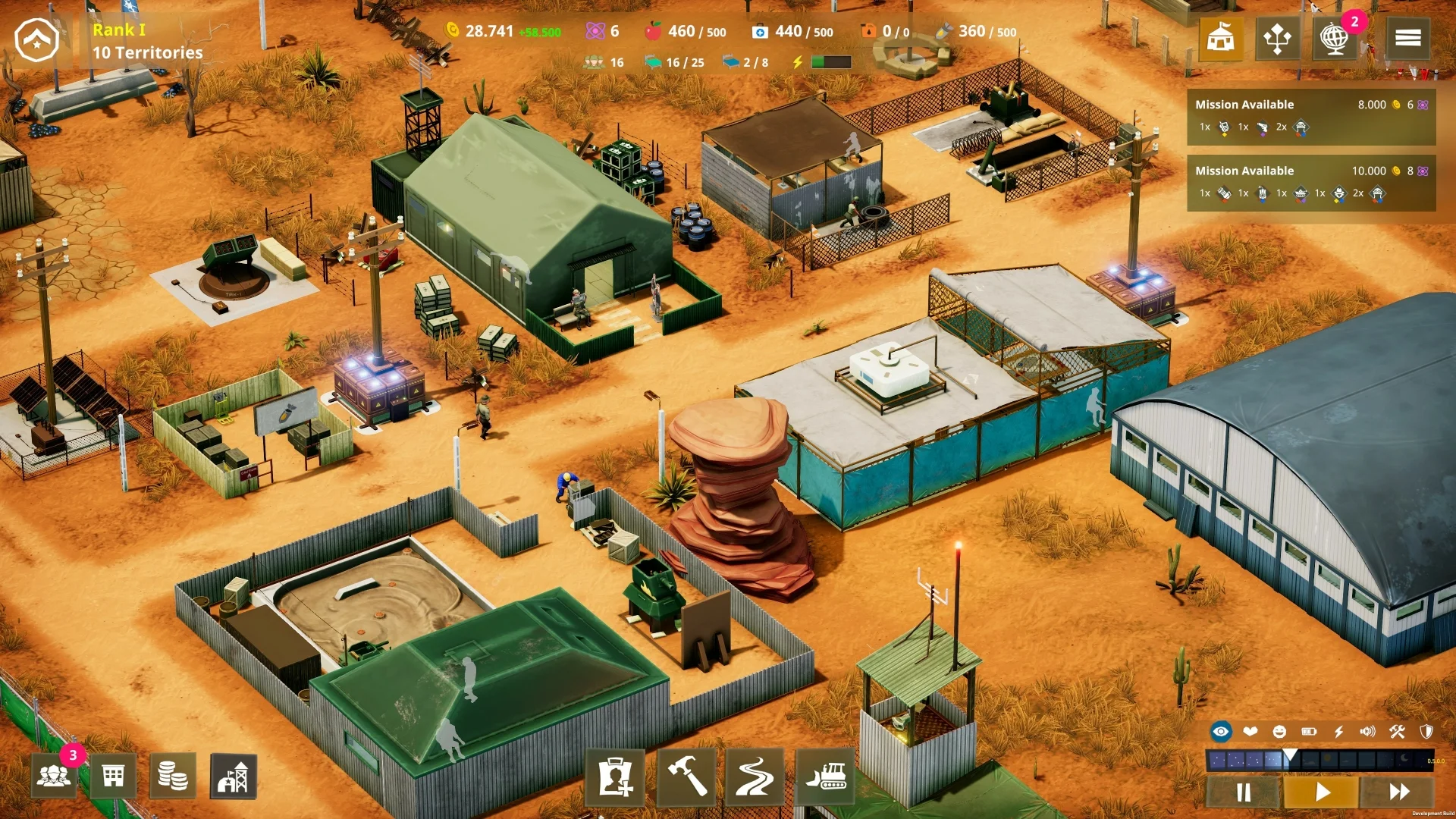Toggle the eye visibility overlay
The image size is (1456, 819).
click(x=1221, y=732)
